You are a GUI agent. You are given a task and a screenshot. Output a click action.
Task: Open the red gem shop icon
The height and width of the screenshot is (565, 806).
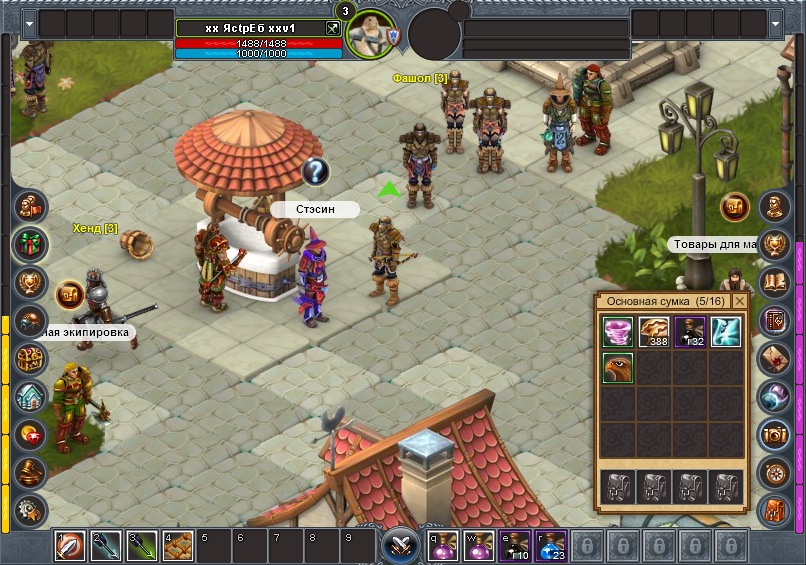click(29, 435)
